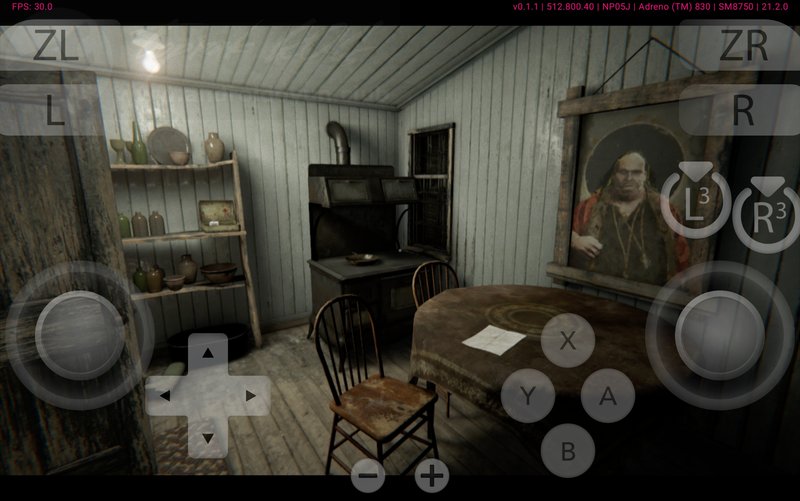Tap the ZR trigger button
This screenshot has width=800, height=501.
[x=743, y=45]
